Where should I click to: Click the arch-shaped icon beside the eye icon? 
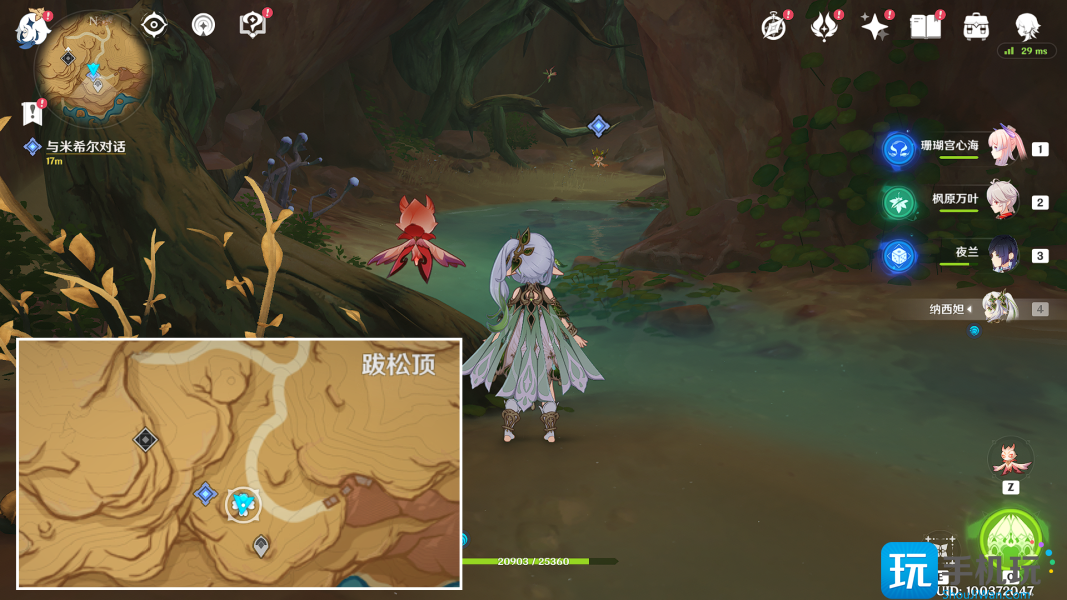203,25
